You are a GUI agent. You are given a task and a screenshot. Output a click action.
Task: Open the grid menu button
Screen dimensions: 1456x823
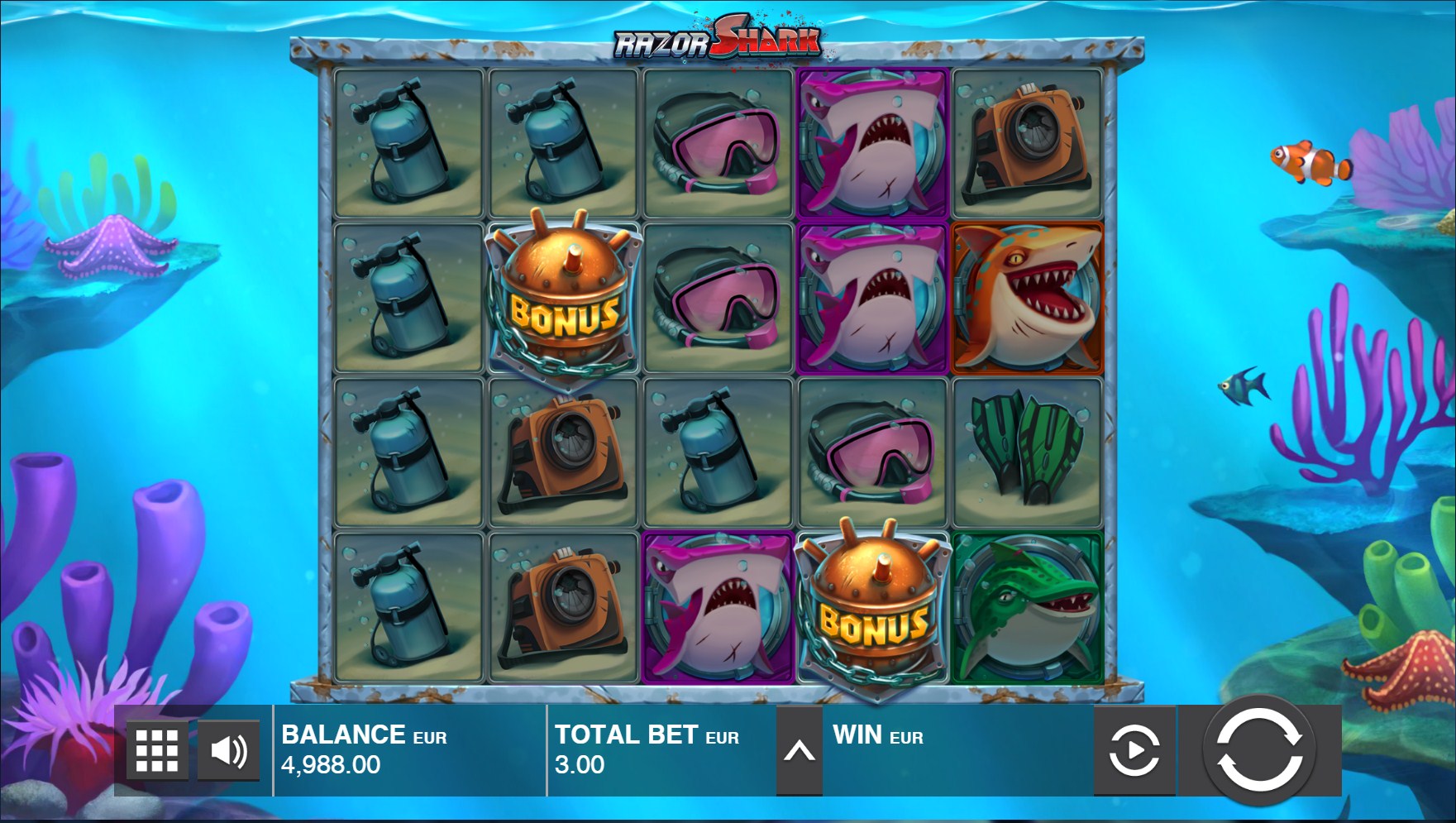[156, 751]
